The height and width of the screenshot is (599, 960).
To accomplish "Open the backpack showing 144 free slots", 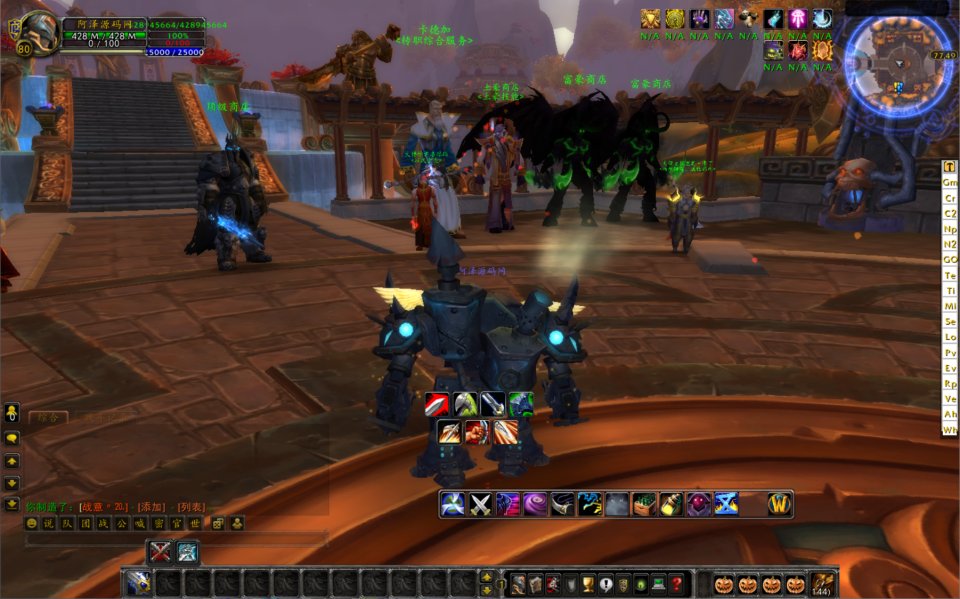I will coord(823,584).
